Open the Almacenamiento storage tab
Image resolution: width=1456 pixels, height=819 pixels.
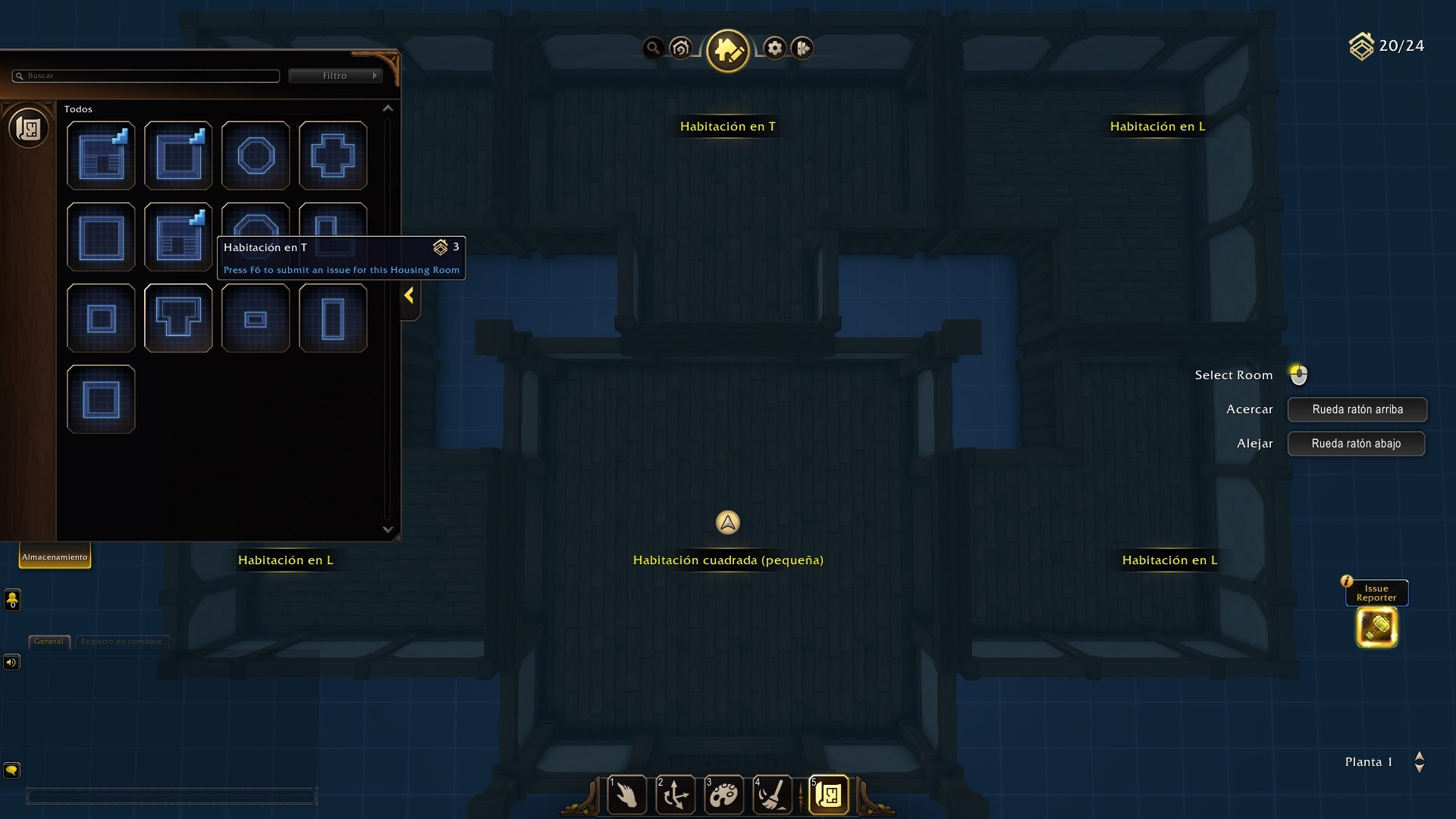55,557
